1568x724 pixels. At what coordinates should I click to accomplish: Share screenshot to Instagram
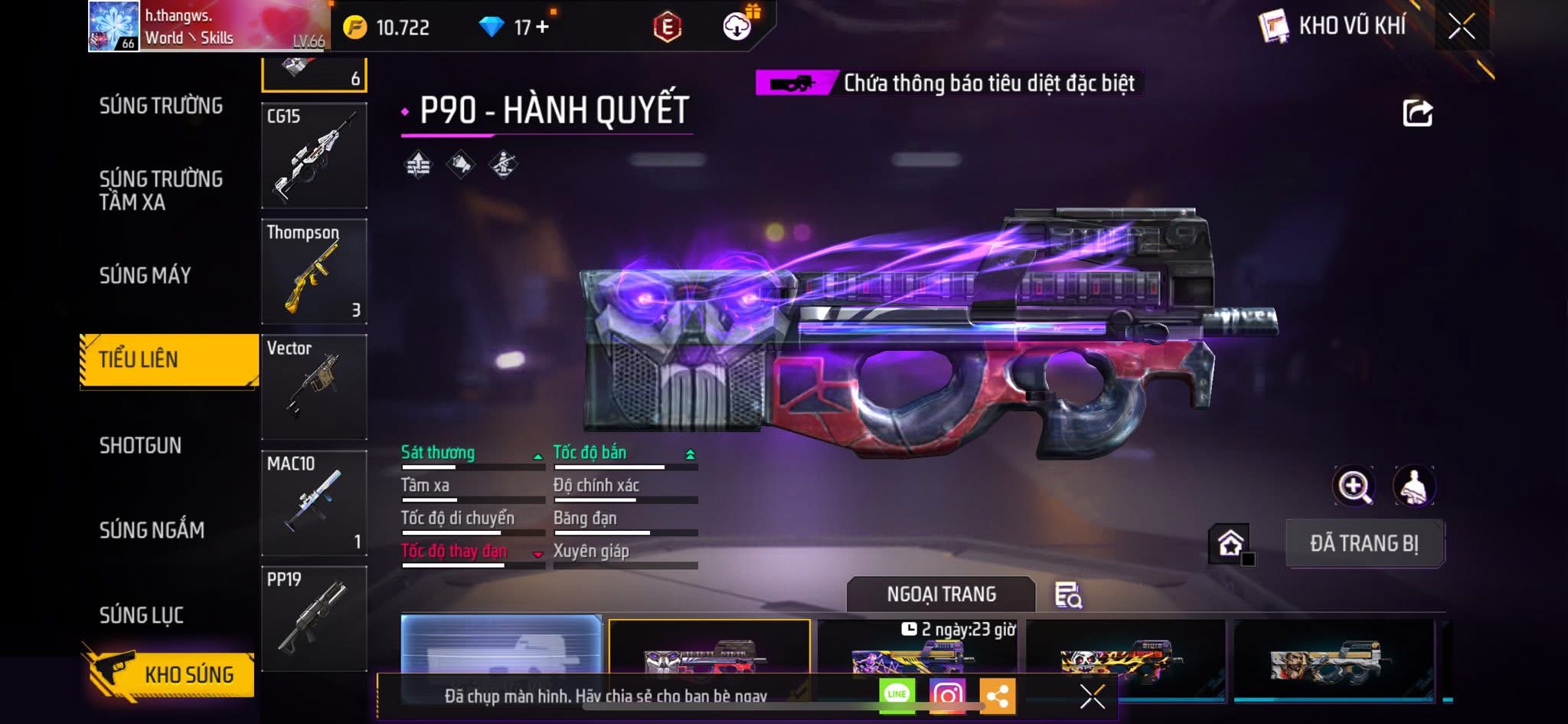947,695
